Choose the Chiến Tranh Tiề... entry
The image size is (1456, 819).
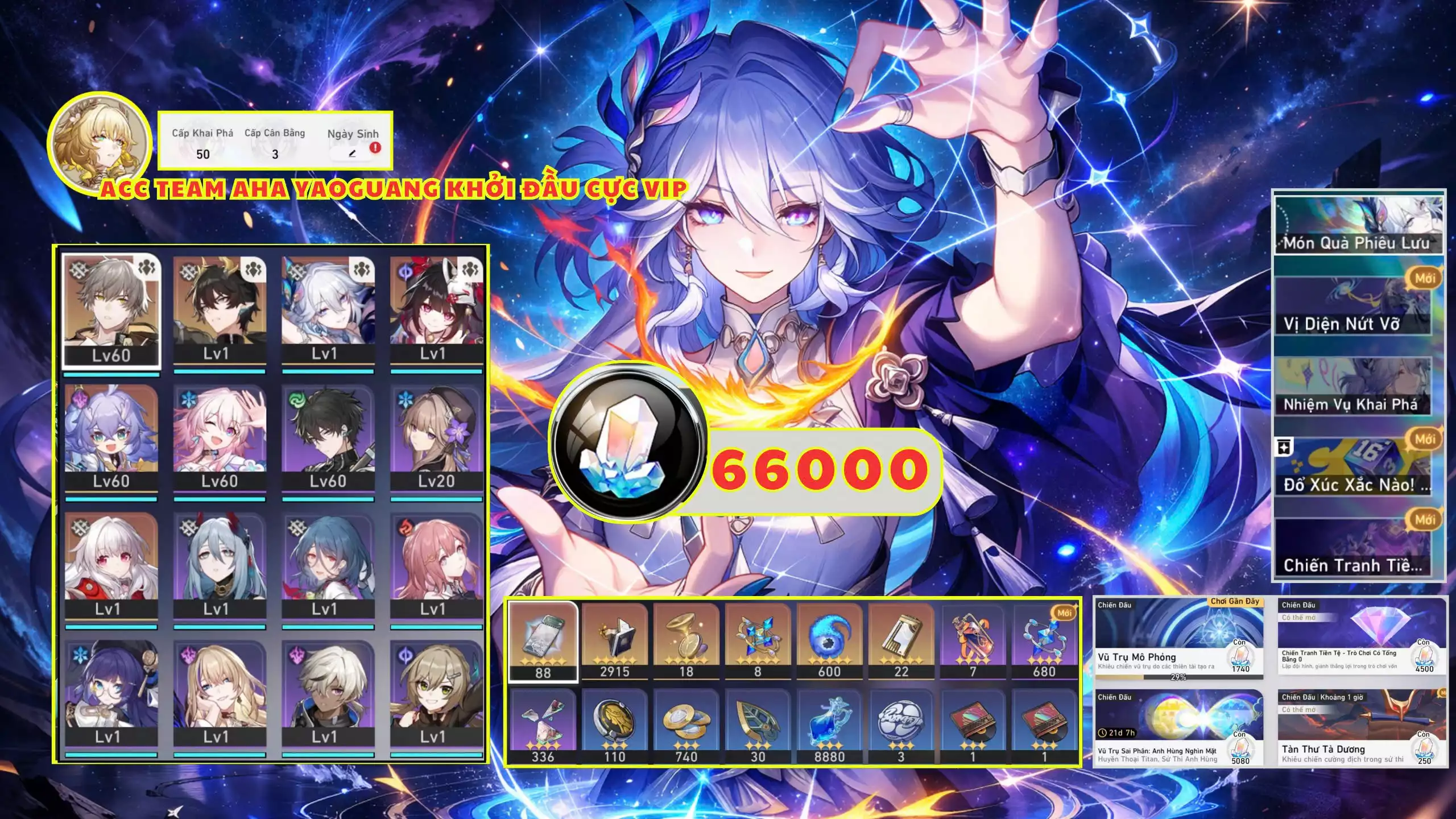click(x=1357, y=549)
